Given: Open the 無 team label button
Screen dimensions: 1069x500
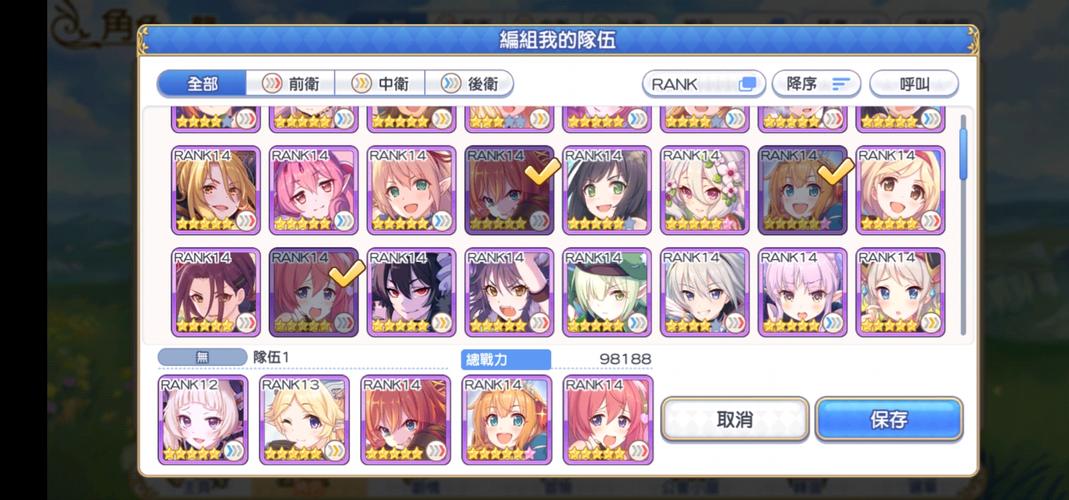Looking at the screenshot, I should click(202, 357).
